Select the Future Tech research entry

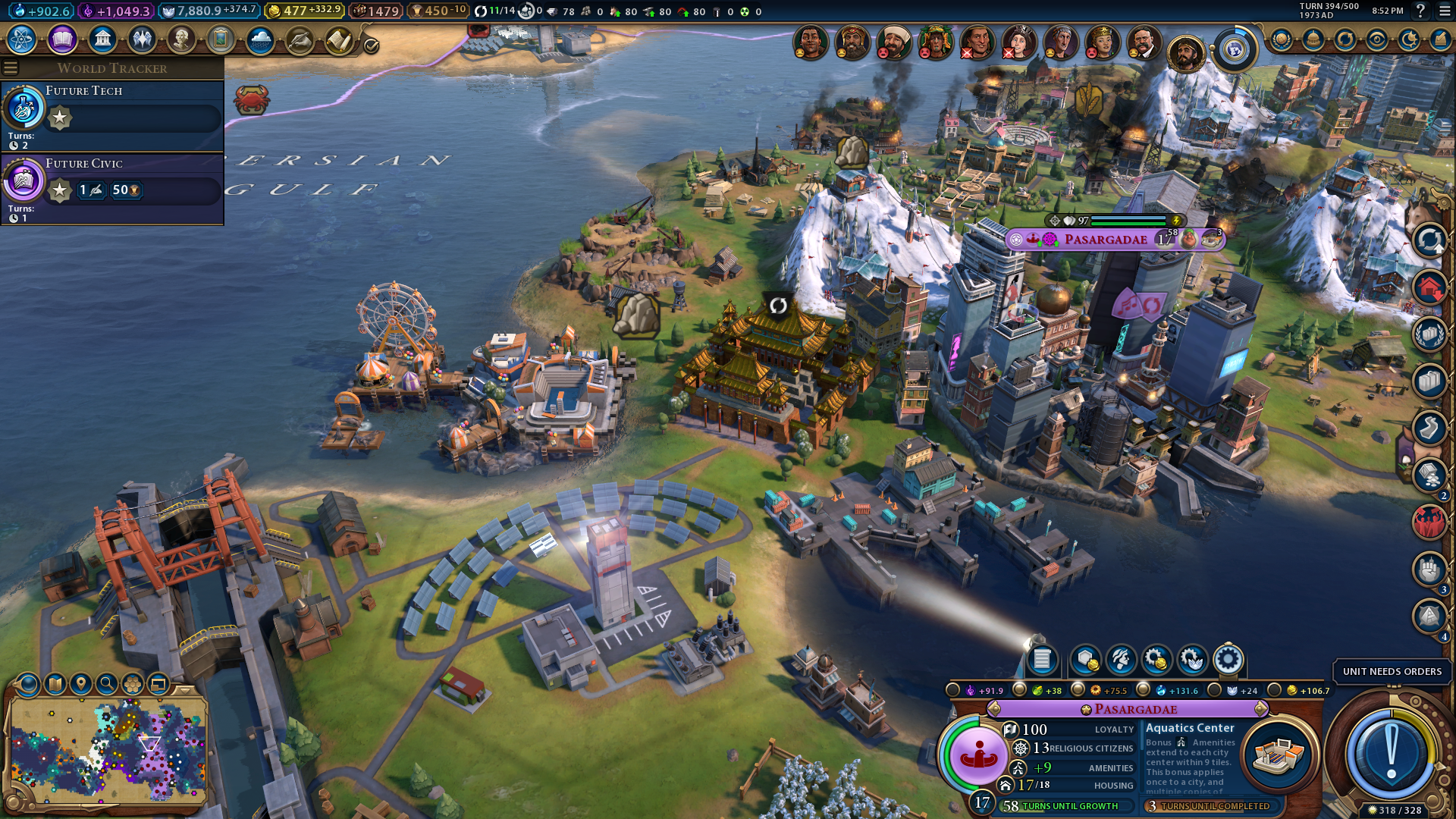click(112, 115)
